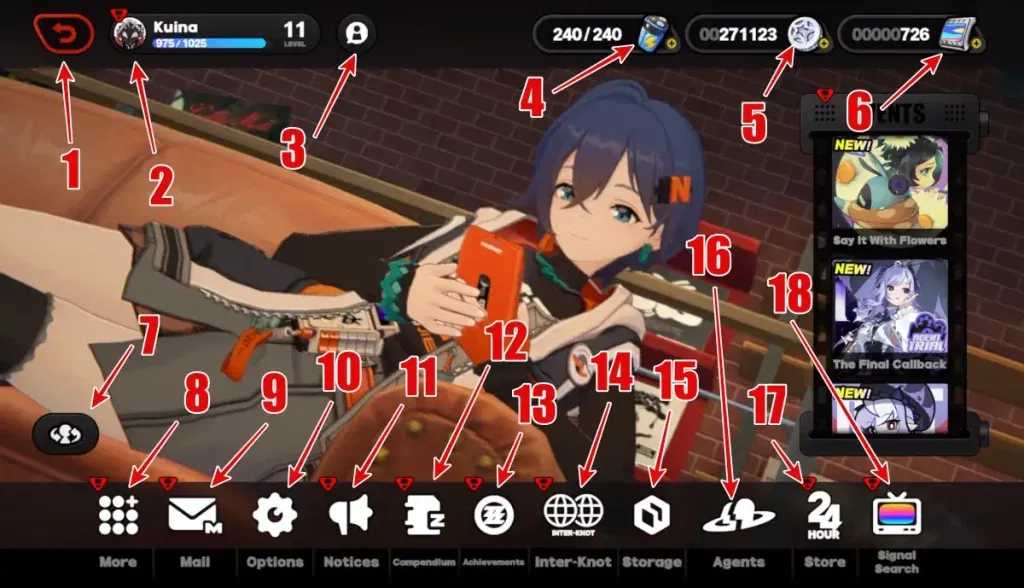Open The Final Callback event banner
Screen dimensions: 1024x588
pyautogui.click(x=890, y=308)
